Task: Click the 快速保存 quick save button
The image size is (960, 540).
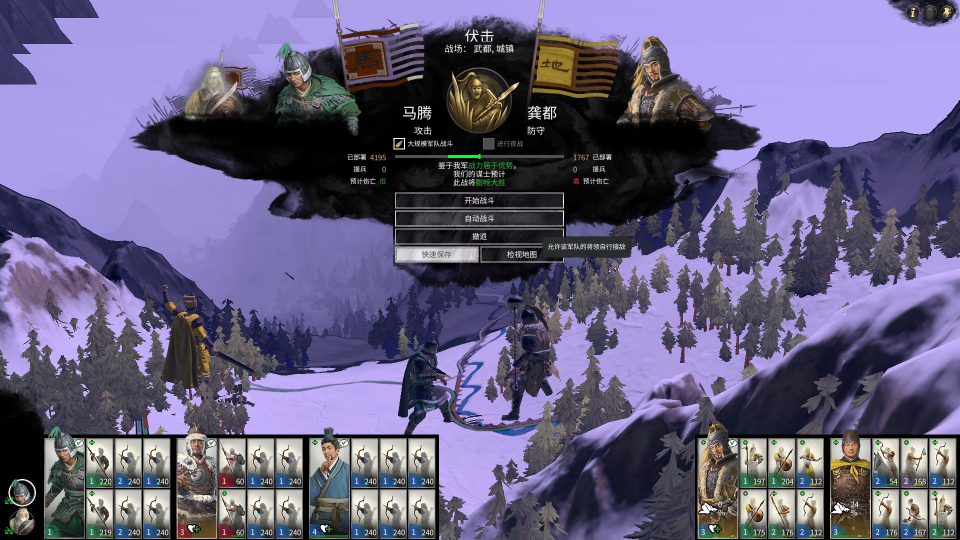Action: coord(436,254)
